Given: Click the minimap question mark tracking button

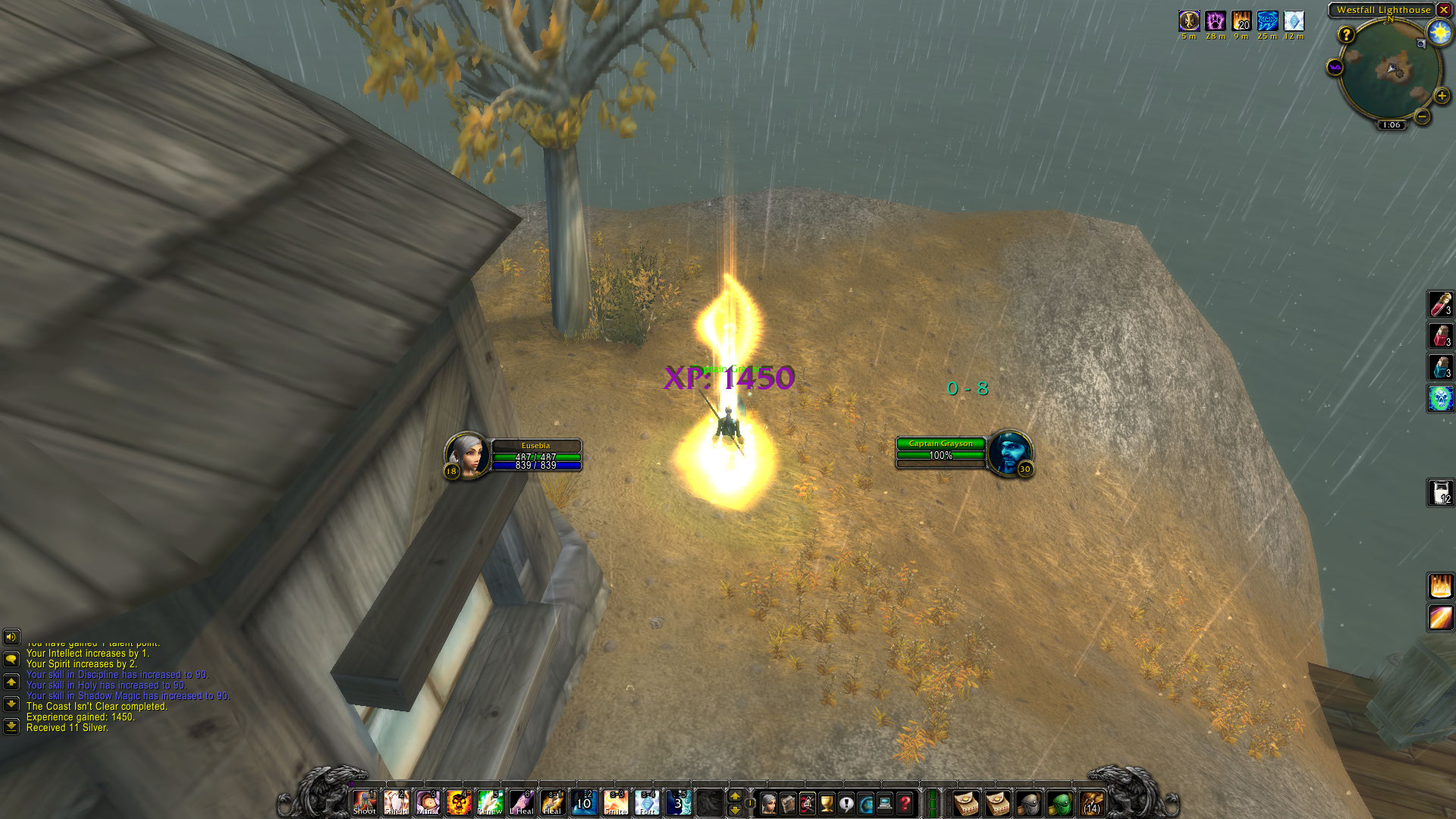Looking at the screenshot, I should pos(1346,34).
